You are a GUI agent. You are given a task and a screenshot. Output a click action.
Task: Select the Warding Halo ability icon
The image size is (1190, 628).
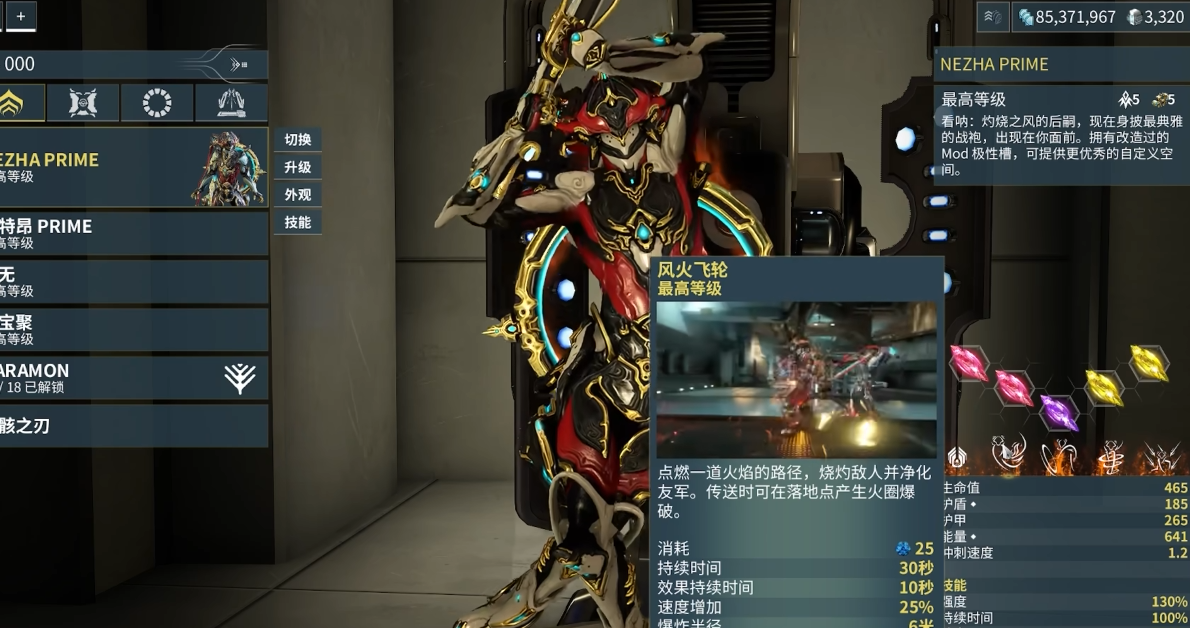1110,457
